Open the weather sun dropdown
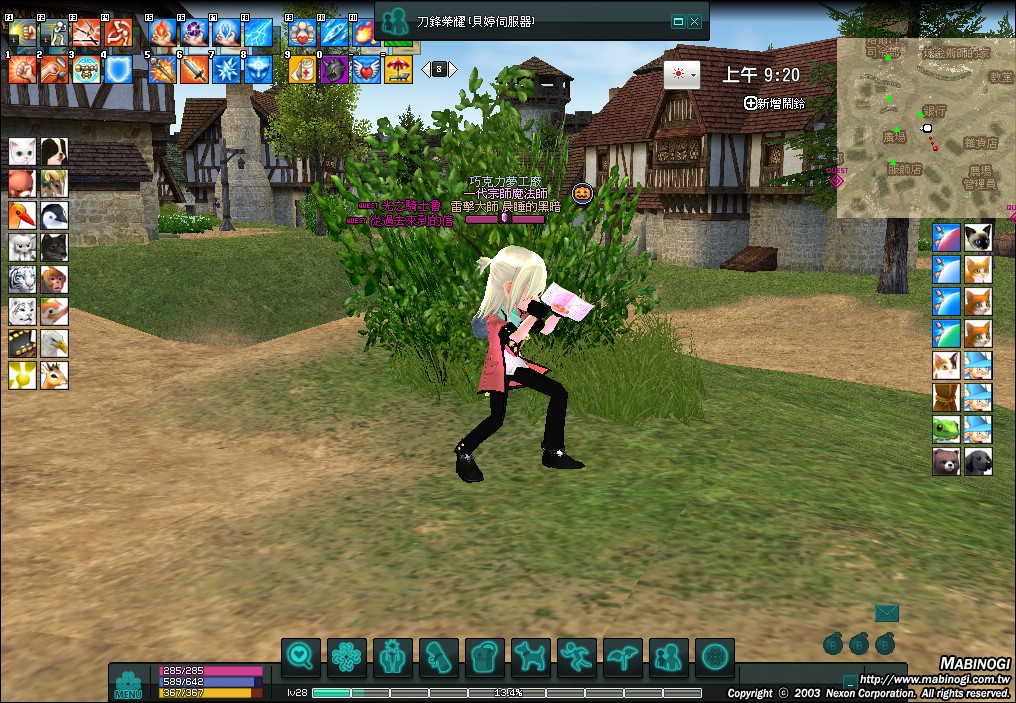 683,75
